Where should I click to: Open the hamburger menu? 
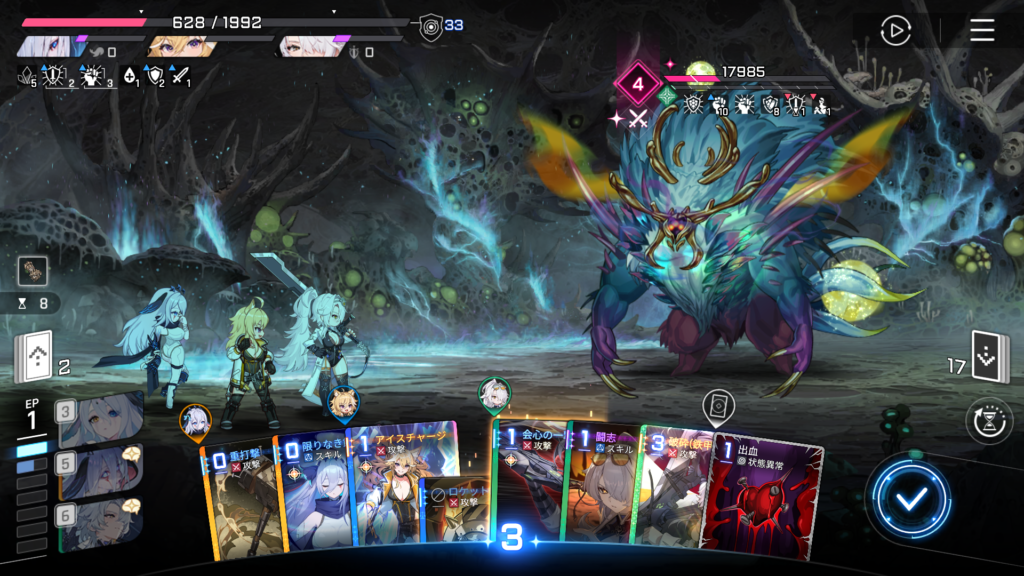pyautogui.click(x=982, y=31)
